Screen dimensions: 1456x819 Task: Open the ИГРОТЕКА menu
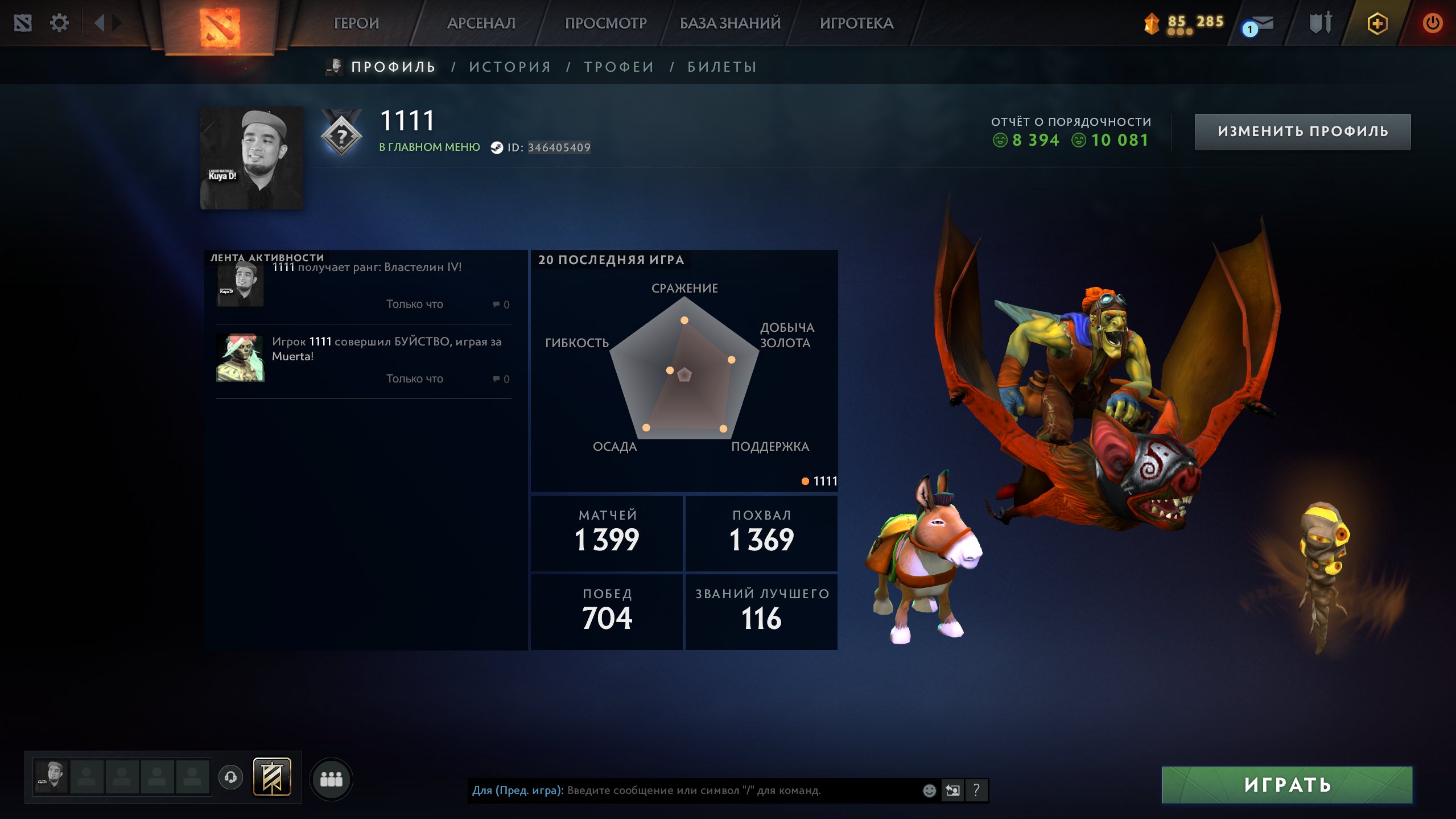856,23
